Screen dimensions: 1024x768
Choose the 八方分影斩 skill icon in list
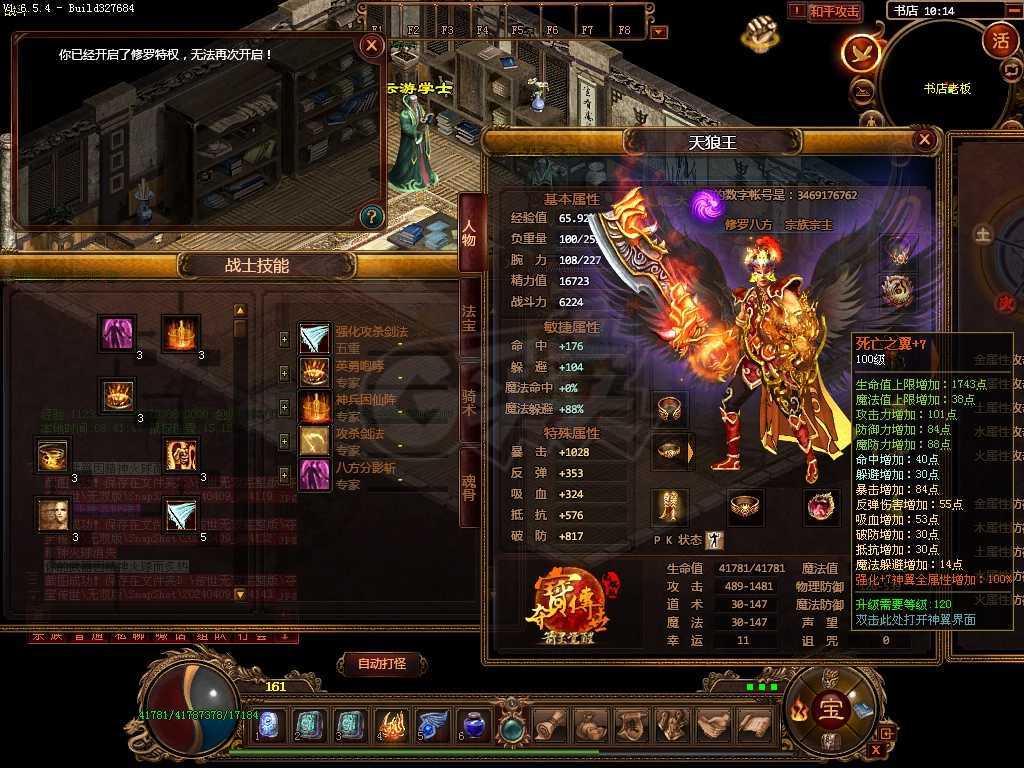315,474
